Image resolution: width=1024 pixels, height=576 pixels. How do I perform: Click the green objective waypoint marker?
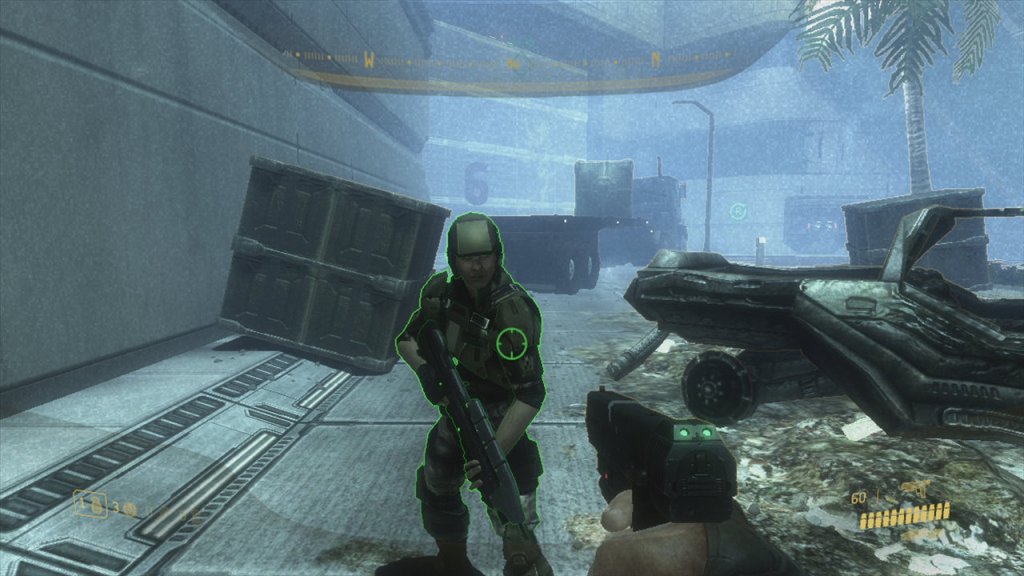click(738, 211)
